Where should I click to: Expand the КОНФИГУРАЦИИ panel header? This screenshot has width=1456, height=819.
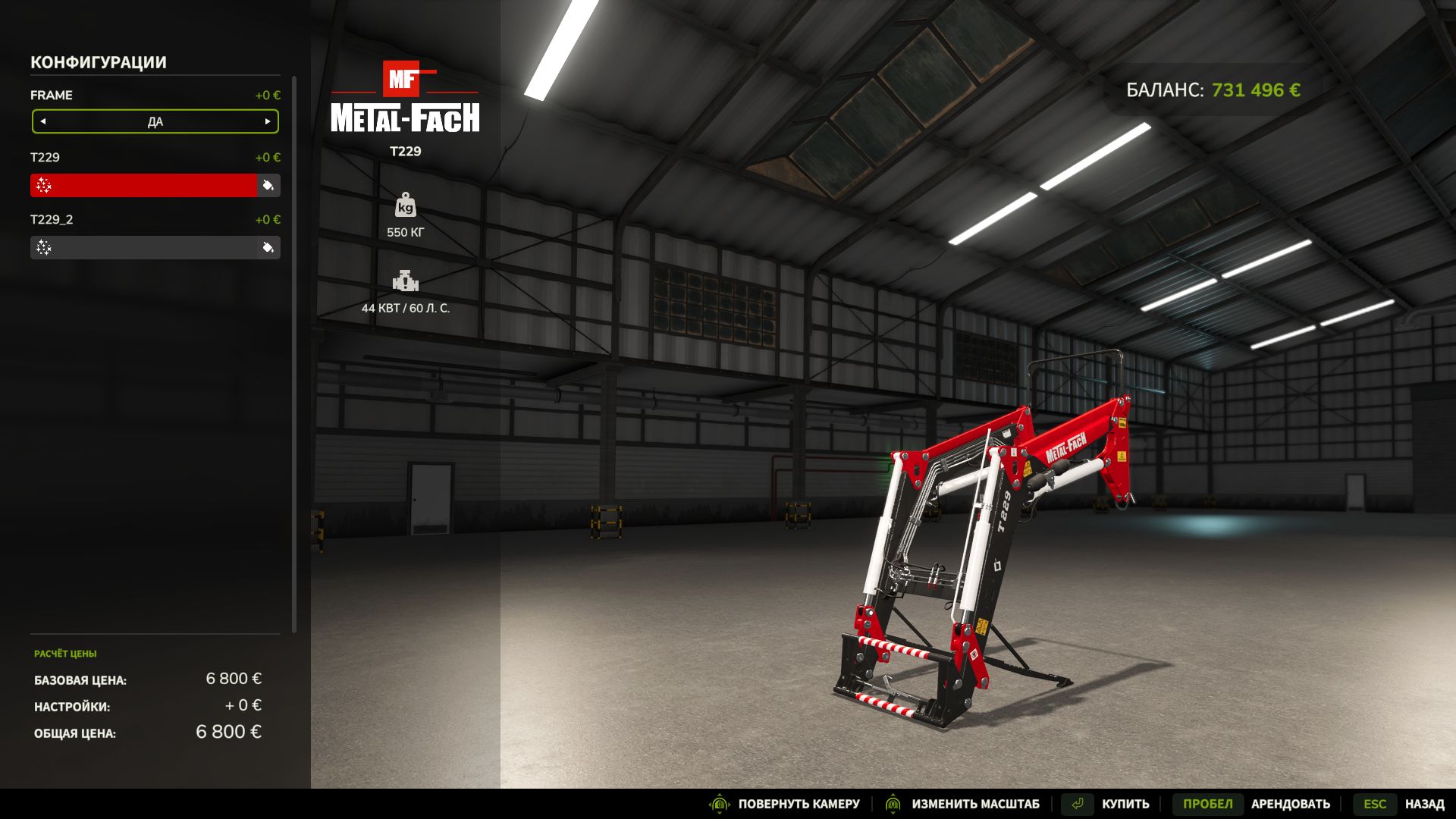tap(97, 62)
